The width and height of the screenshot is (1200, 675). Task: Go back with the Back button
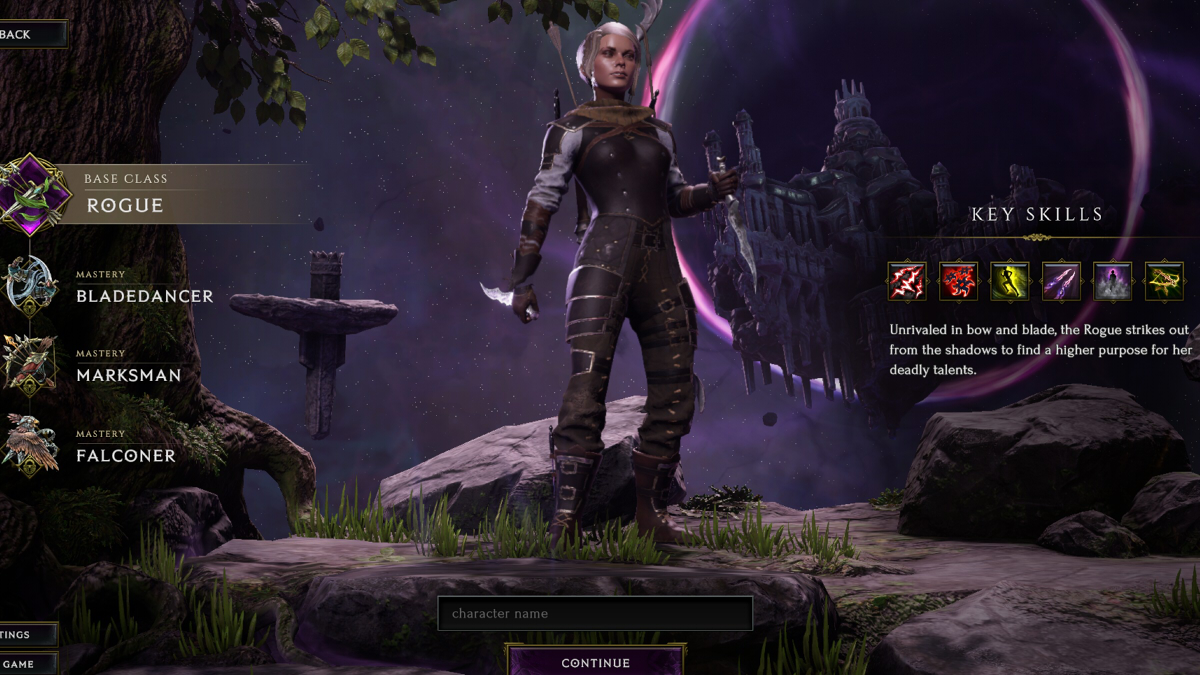click(28, 34)
